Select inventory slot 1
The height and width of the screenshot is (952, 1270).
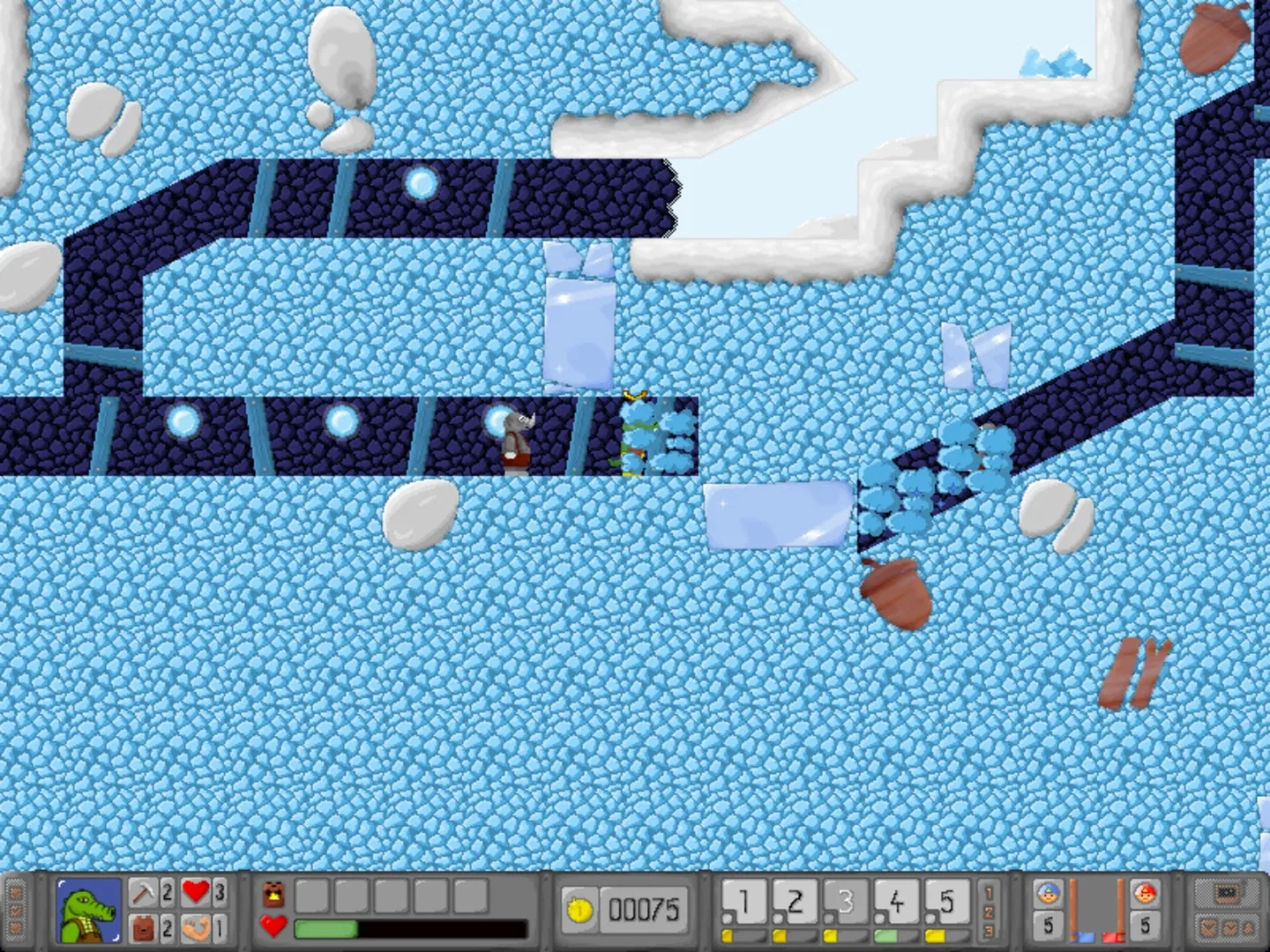coord(745,901)
